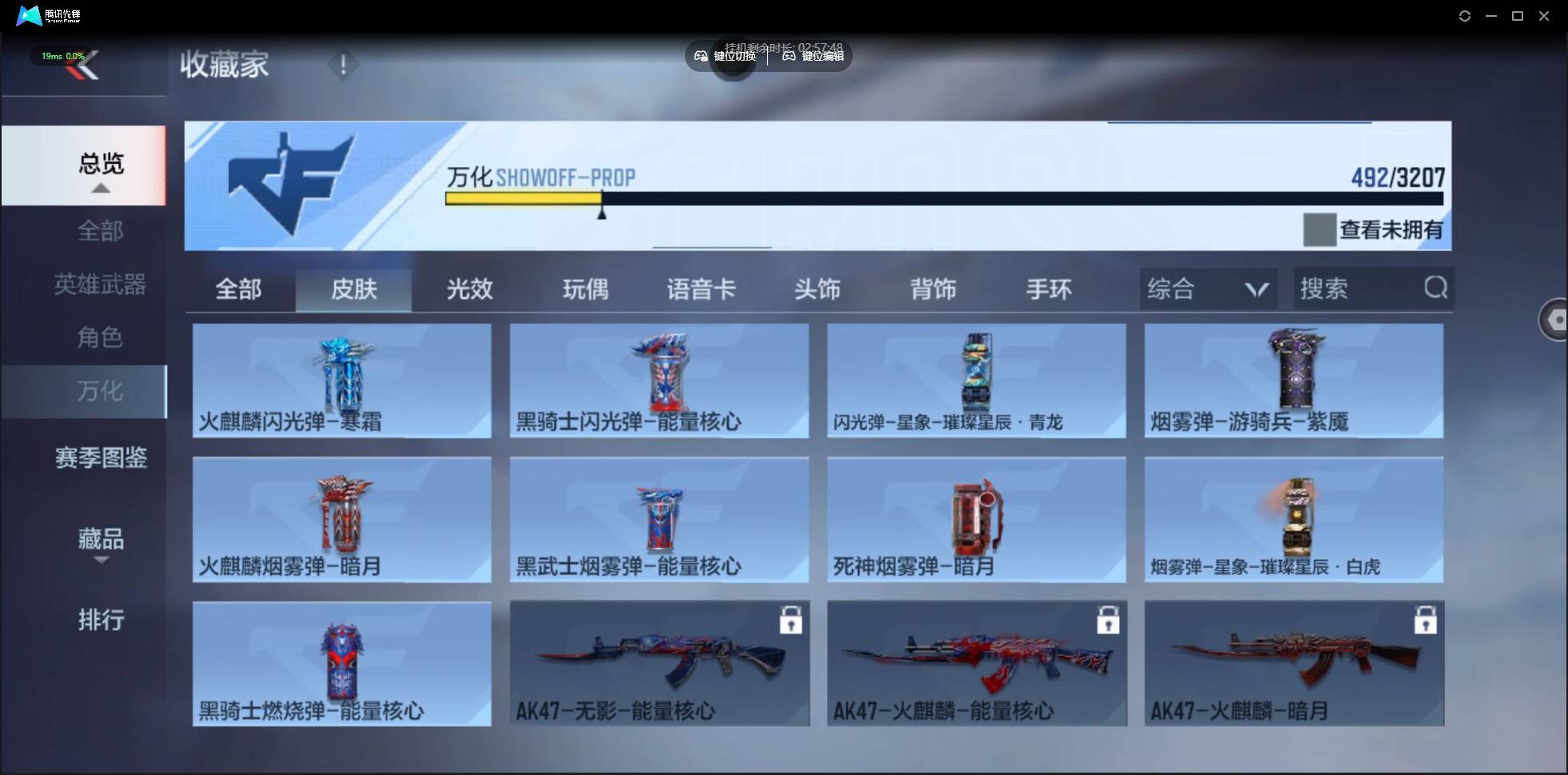
Task: Enable the 查看未拥有 checkbox
Action: [1320, 229]
